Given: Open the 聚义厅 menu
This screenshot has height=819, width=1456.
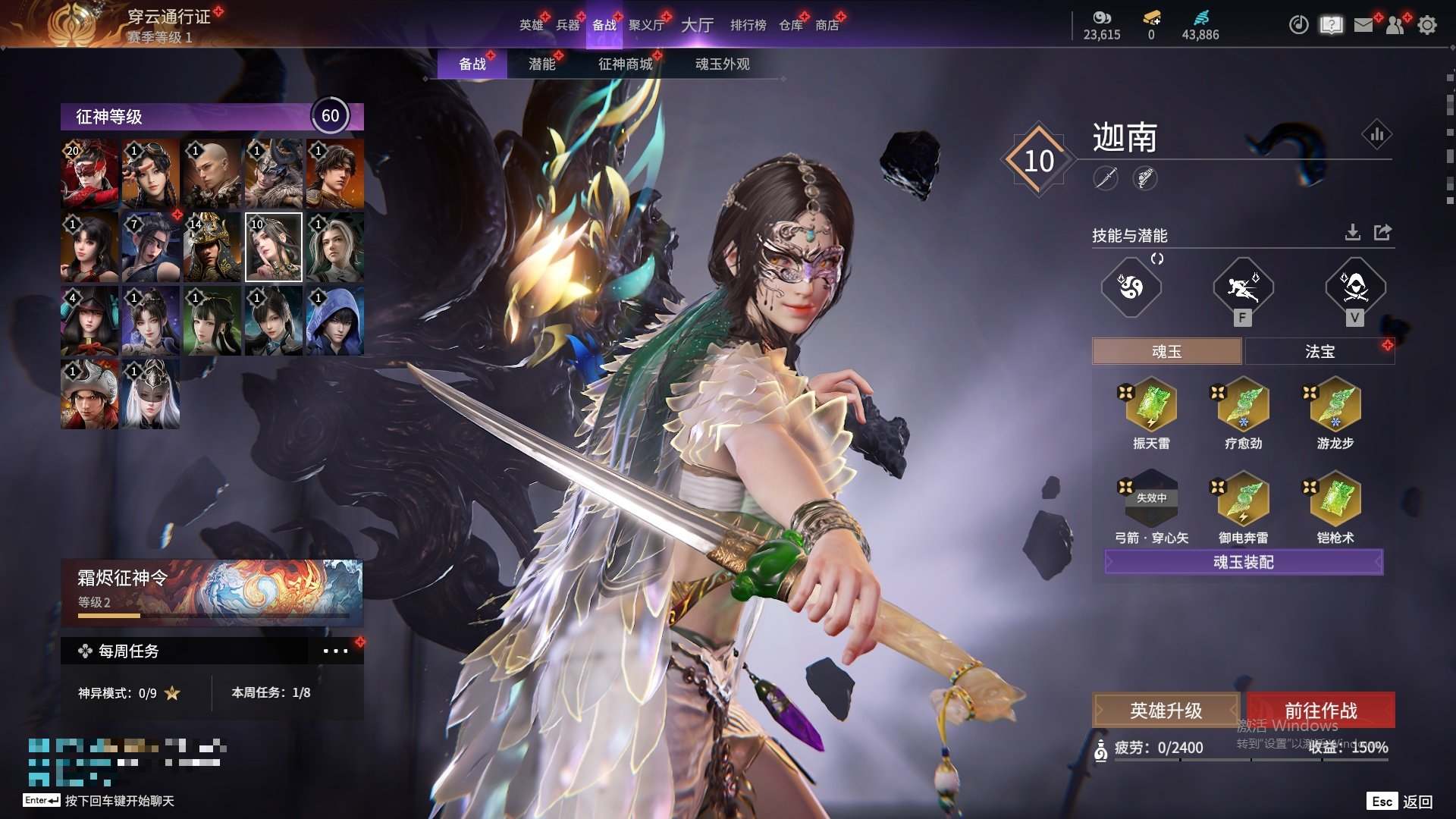Looking at the screenshot, I should pos(646,25).
